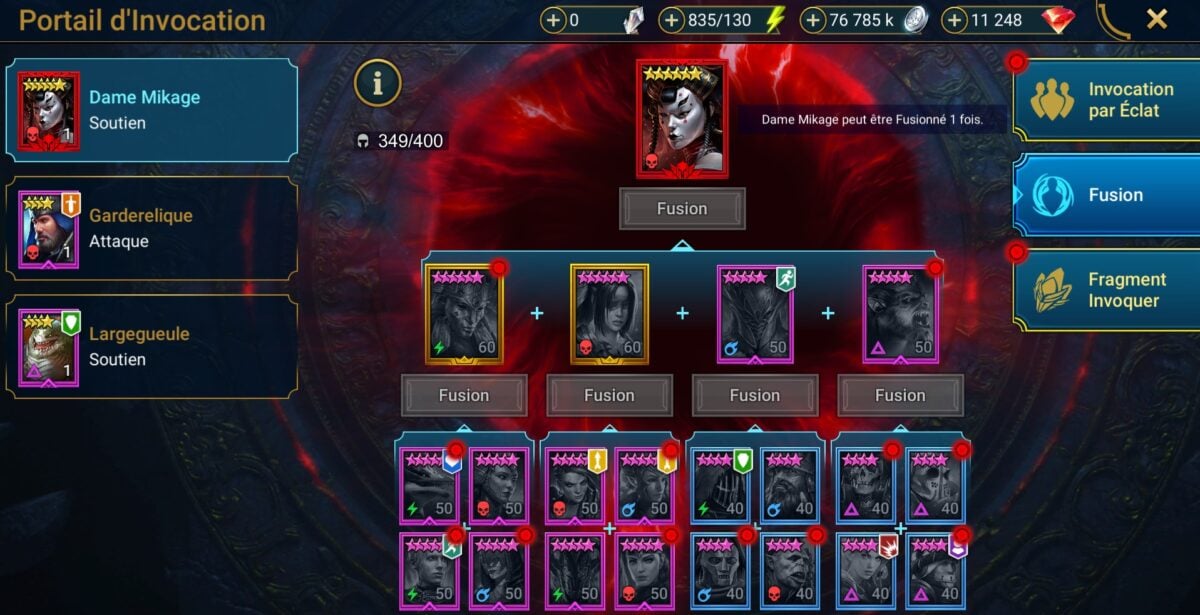Image resolution: width=1200 pixels, height=615 pixels.
Task: Select Dame Mikage in the fusion list
Action: tap(152, 110)
